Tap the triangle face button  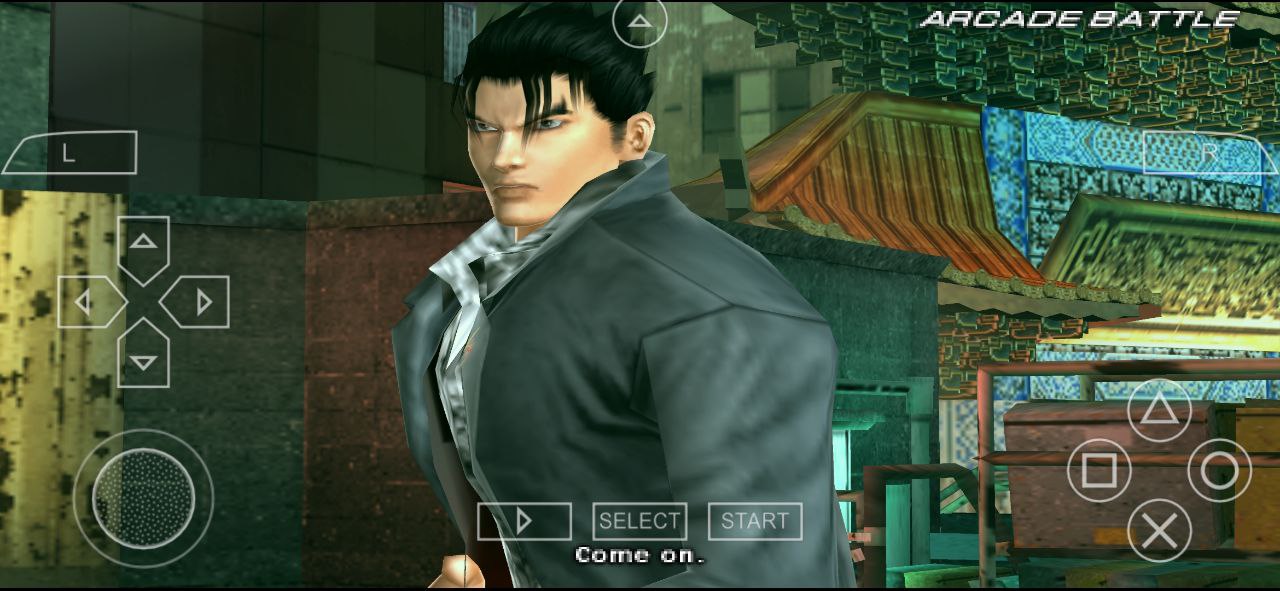(1159, 410)
